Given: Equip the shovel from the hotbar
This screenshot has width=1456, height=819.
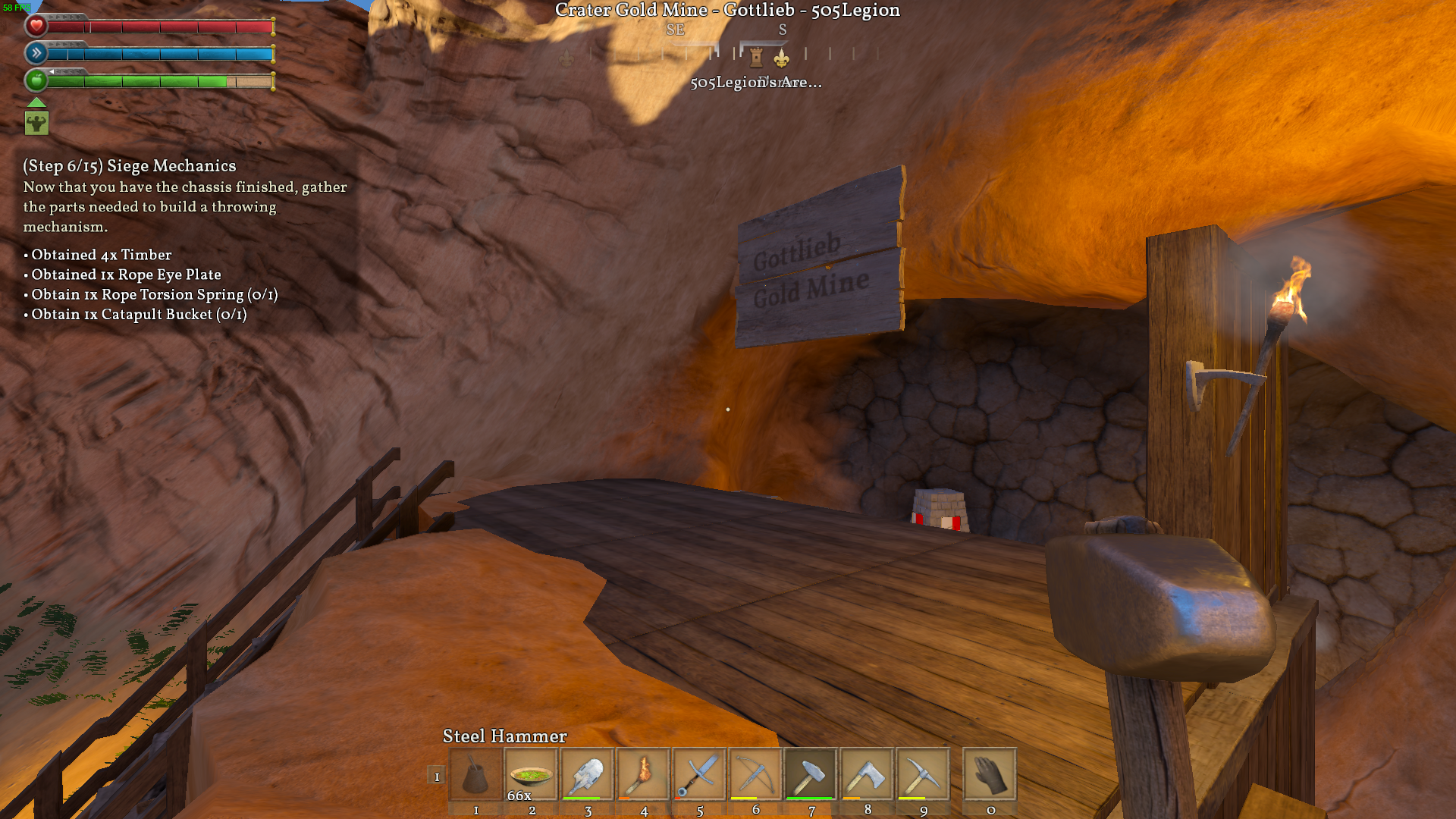Looking at the screenshot, I should pos(588,774).
